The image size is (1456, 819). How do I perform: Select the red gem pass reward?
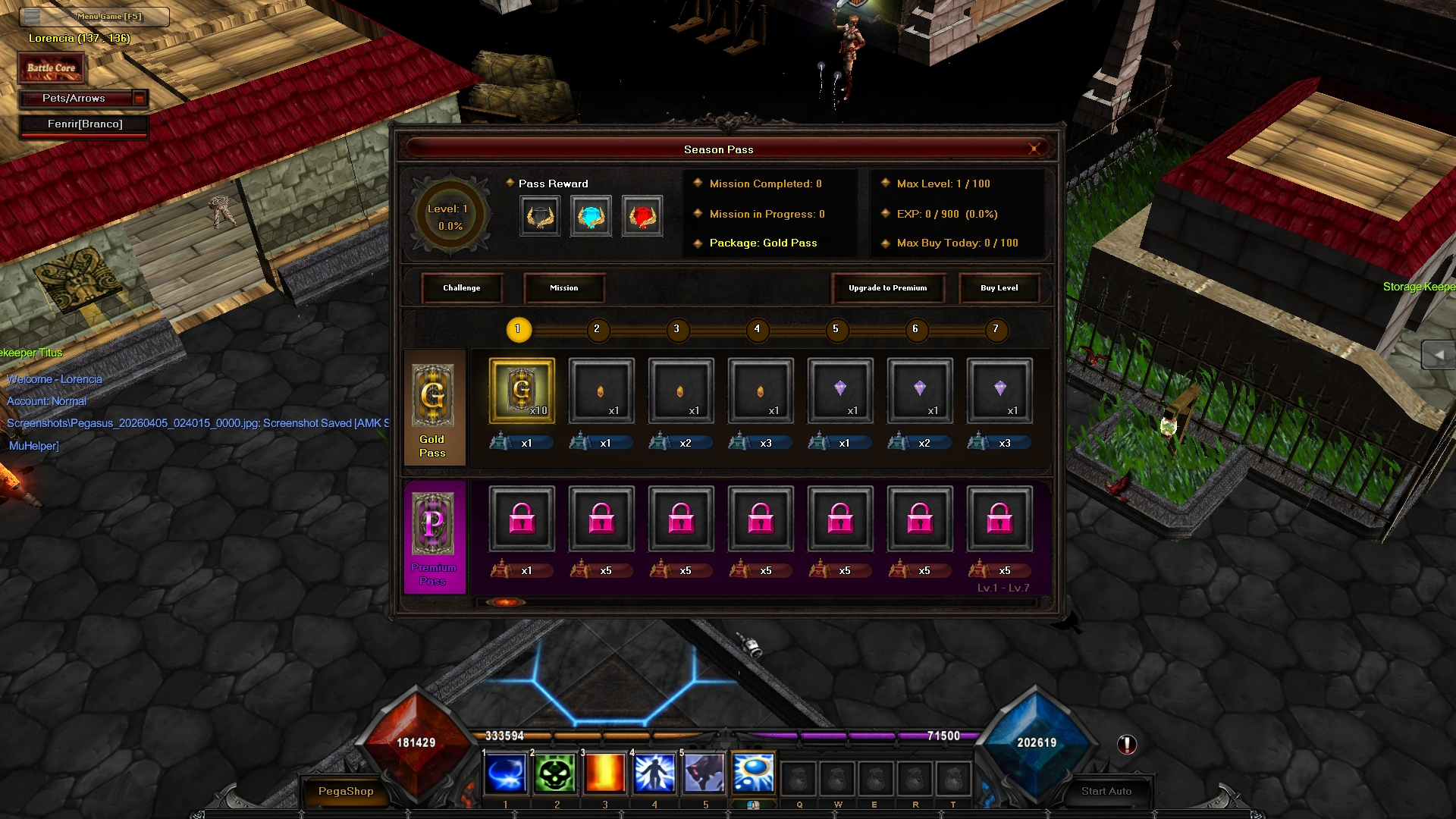(642, 217)
